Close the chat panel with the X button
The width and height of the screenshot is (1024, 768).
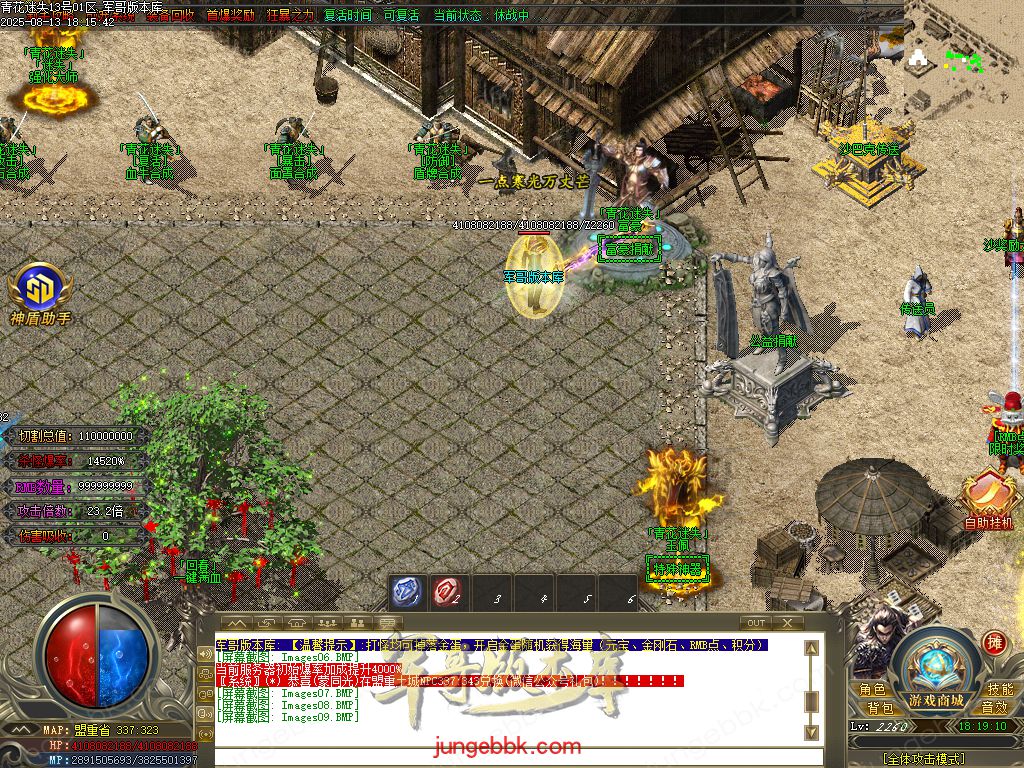pyautogui.click(x=787, y=623)
